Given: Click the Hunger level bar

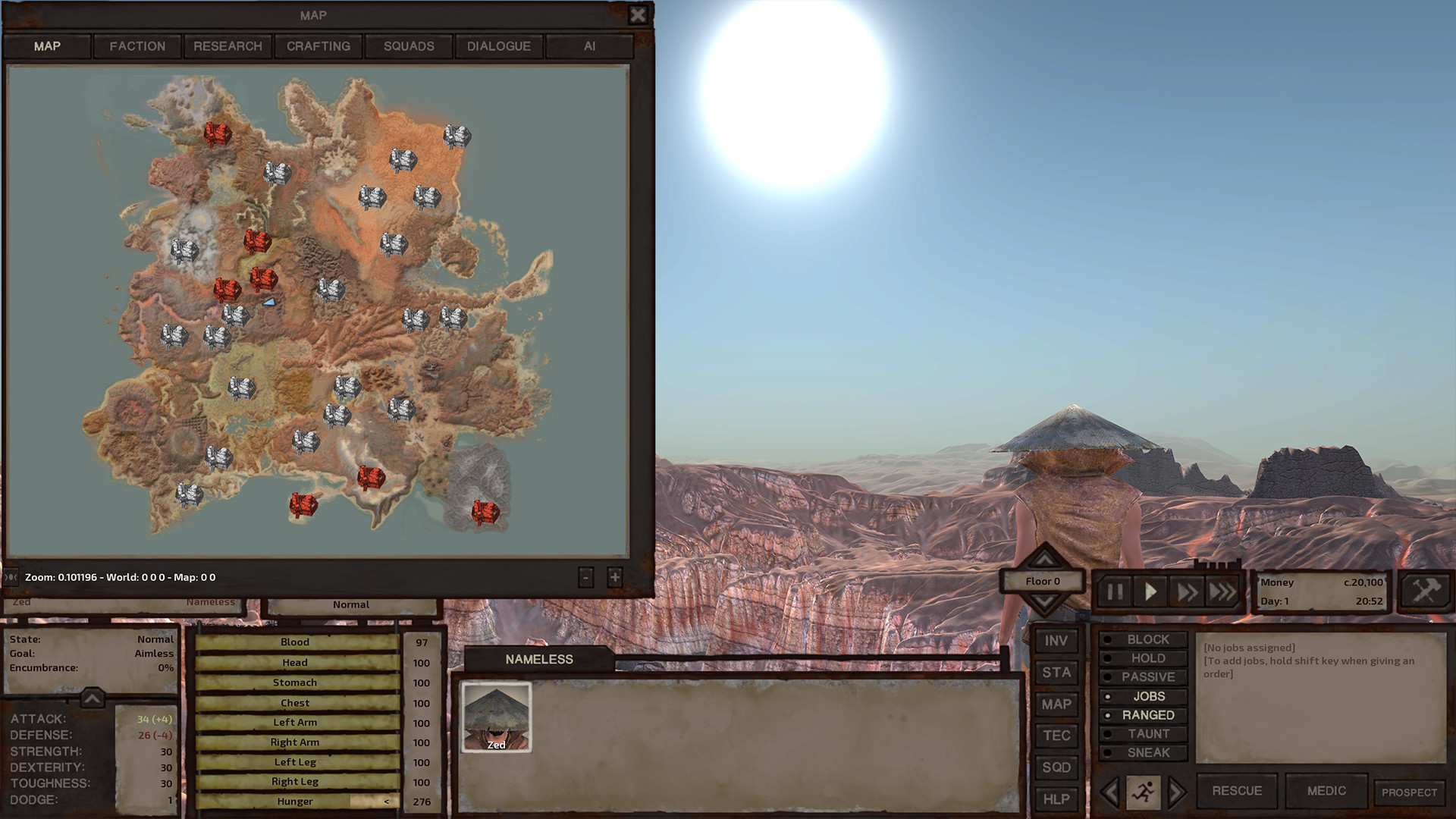Looking at the screenshot, I should (296, 801).
